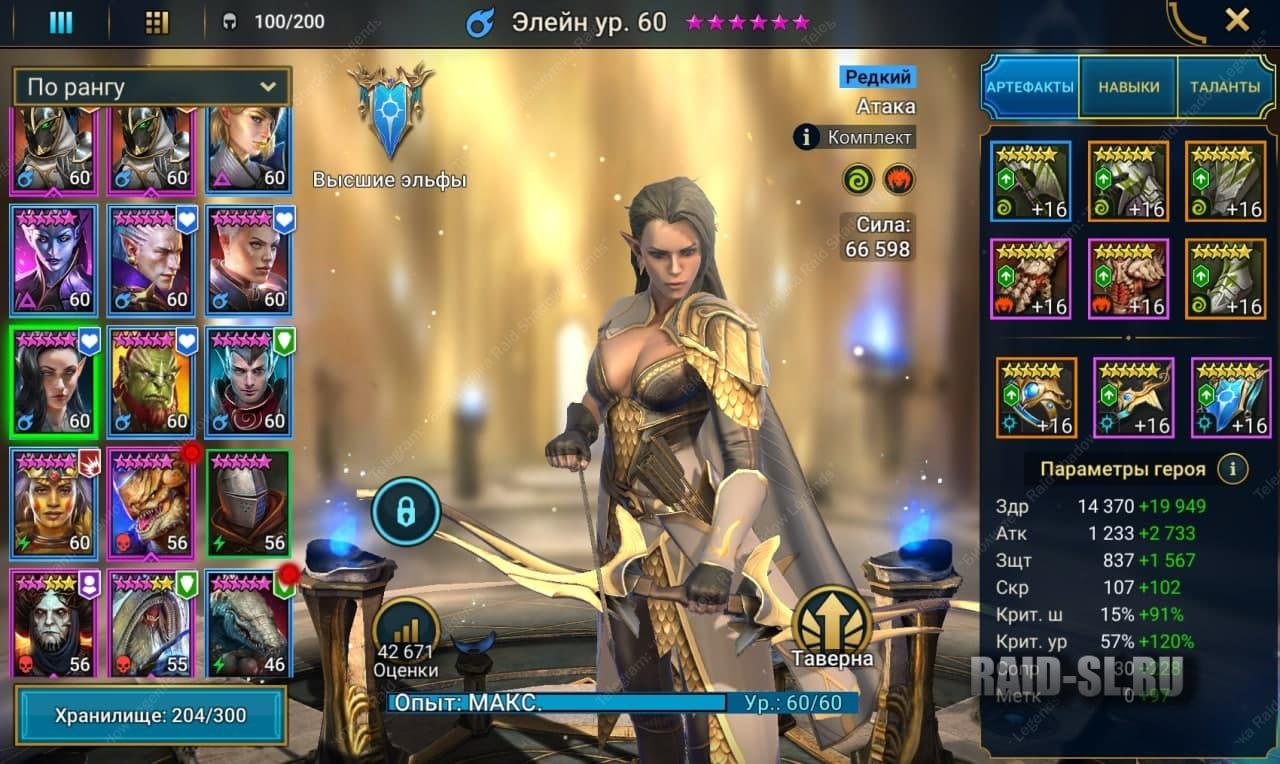Image resolution: width=1280 pixels, height=764 pixels.
Task: Select the golden-crowned queen champion portrait
Action: pos(53,504)
